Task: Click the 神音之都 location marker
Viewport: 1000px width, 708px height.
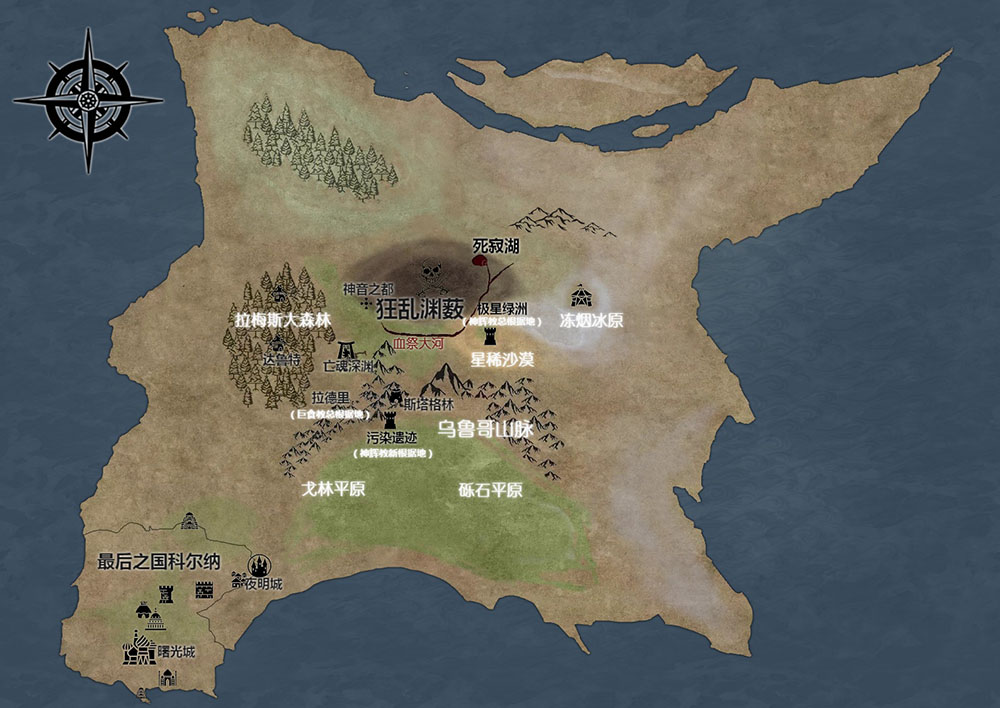Action: [367, 302]
